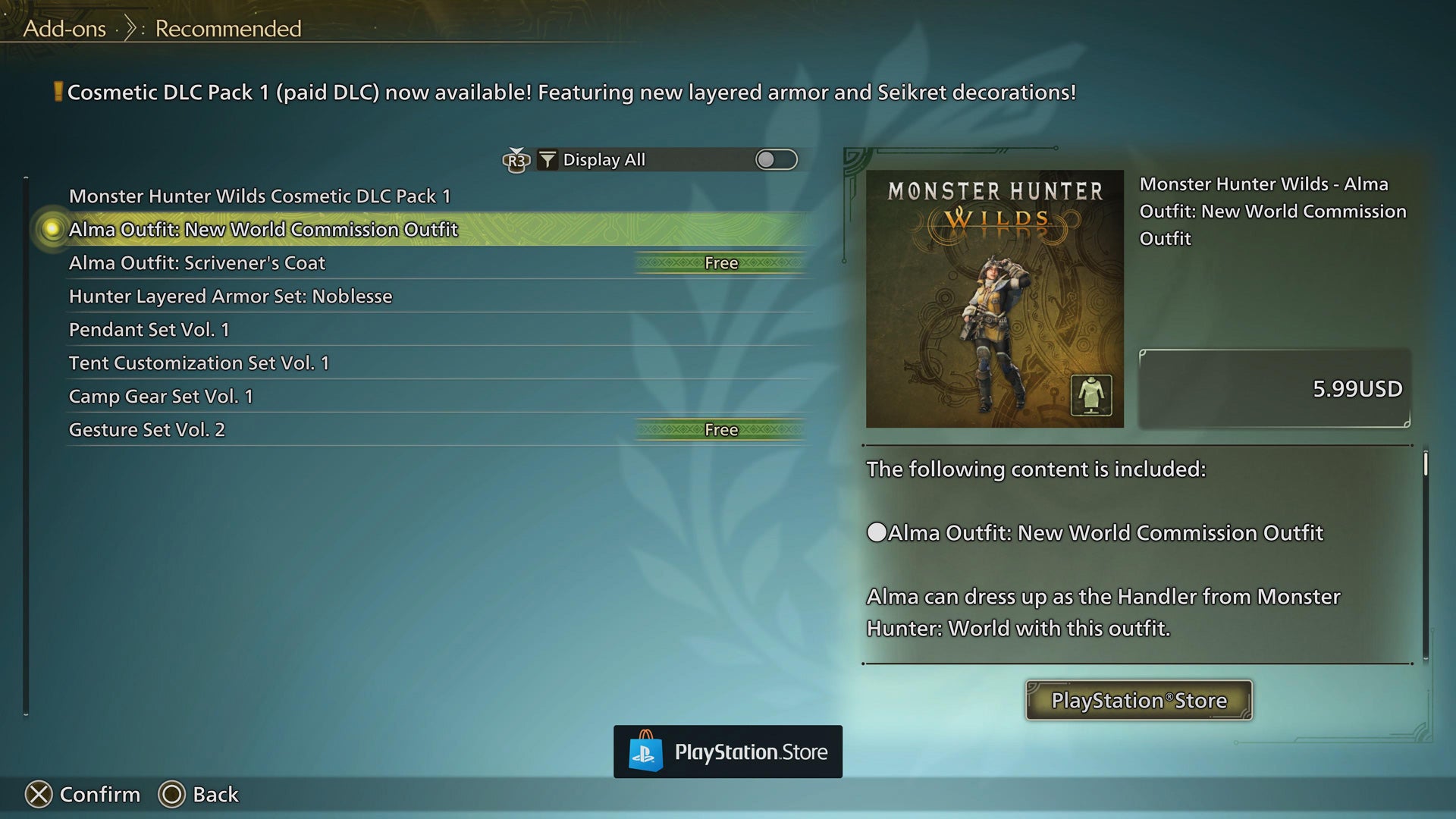This screenshot has width=1456, height=819.
Task: Click the Recommended breadcrumb label
Action: (x=227, y=29)
